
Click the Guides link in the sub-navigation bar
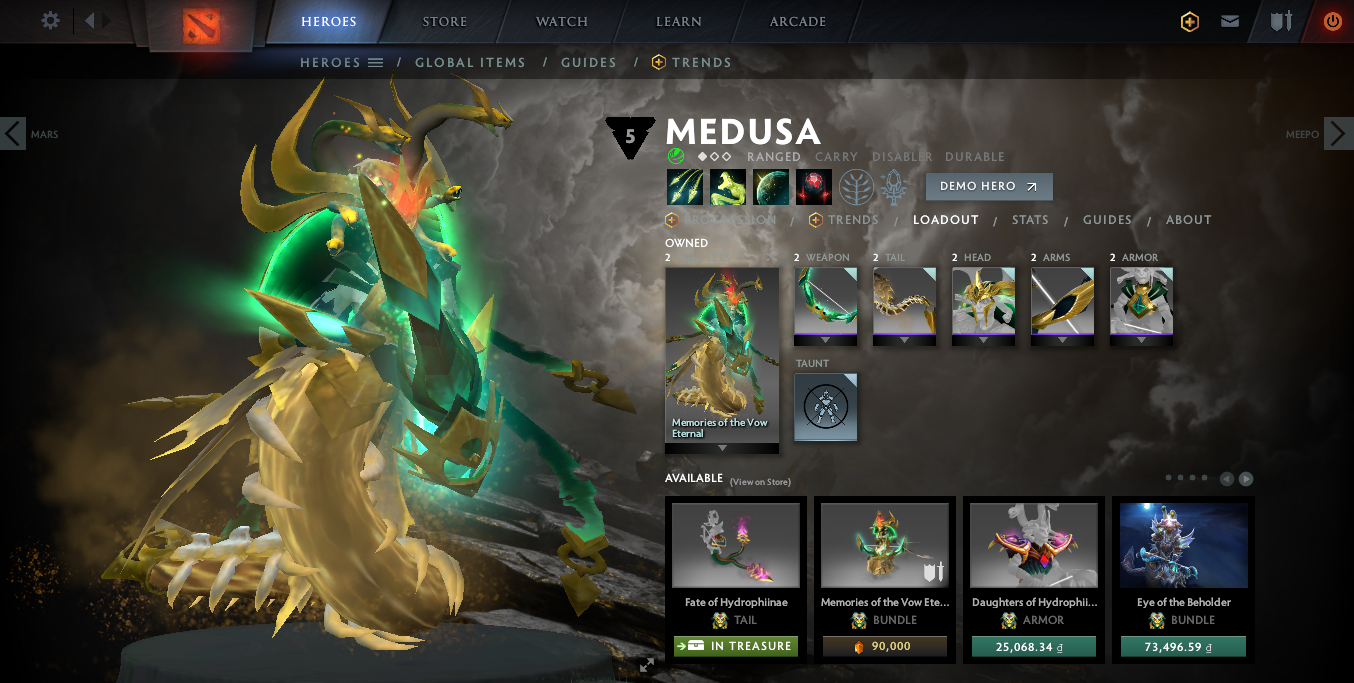point(588,62)
